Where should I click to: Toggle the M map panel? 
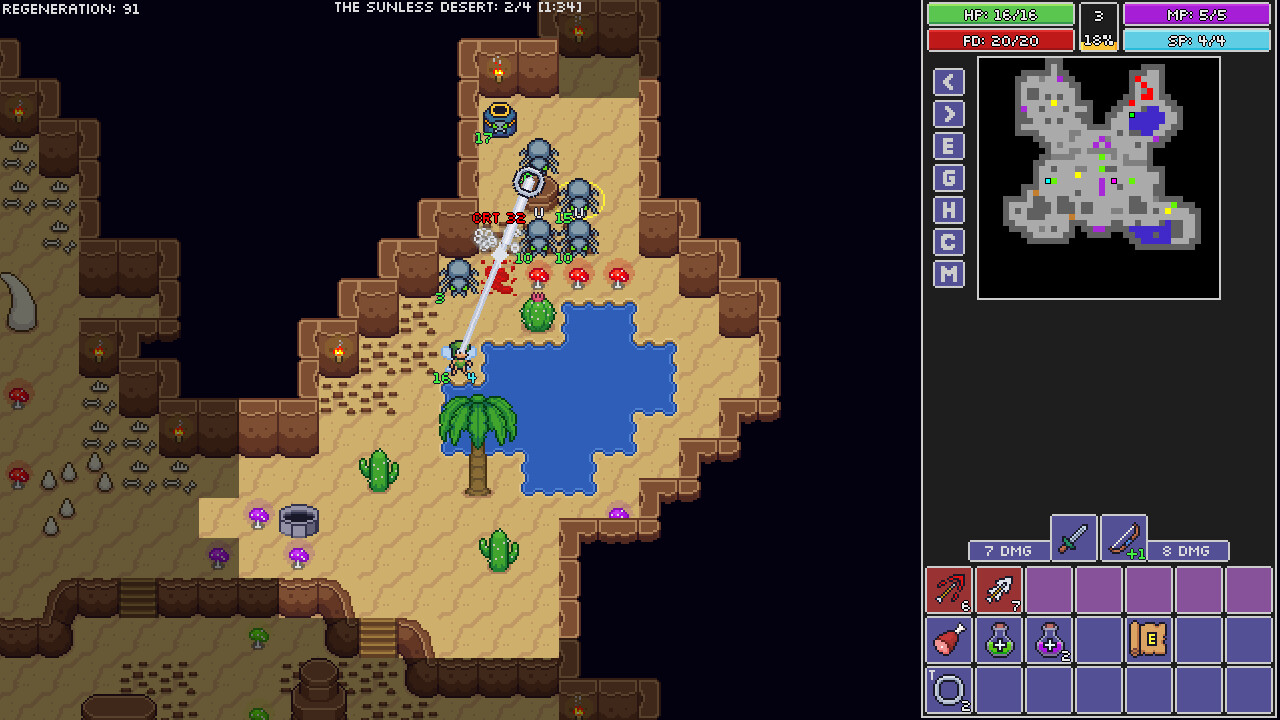tap(947, 273)
